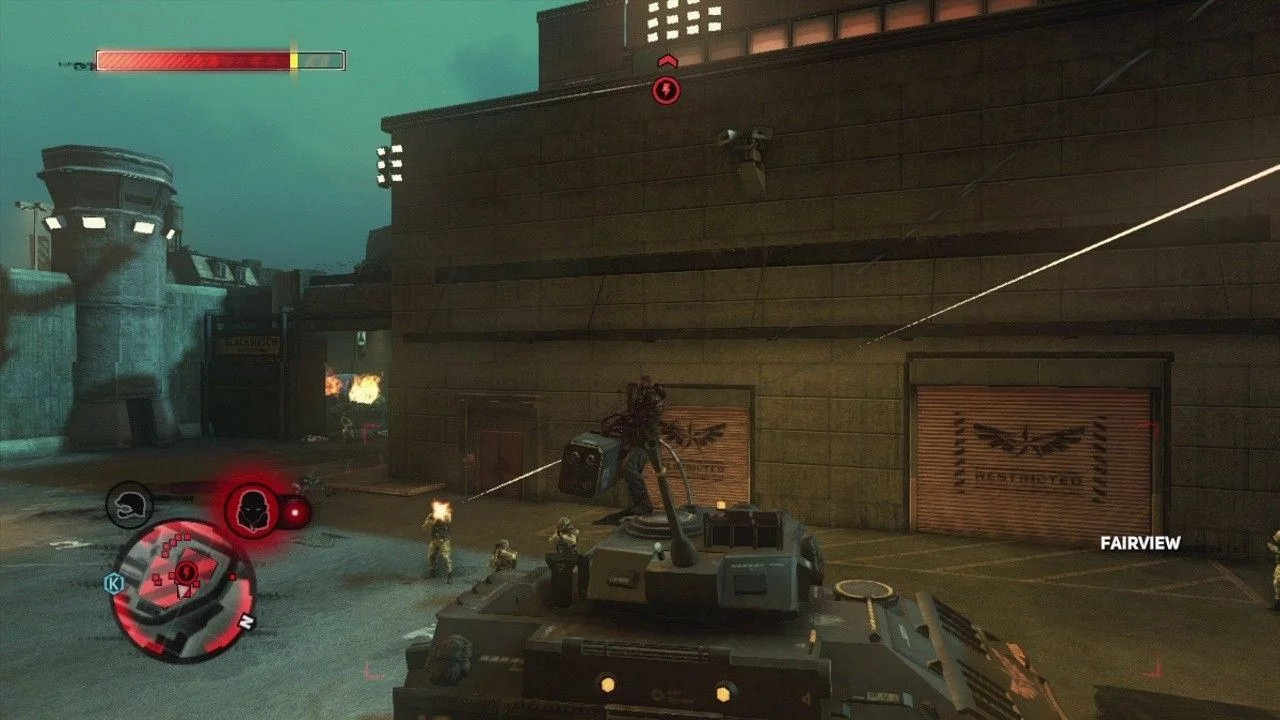The width and height of the screenshot is (1280, 720).
Task: Select the red lightning objective marker
Action: [x=666, y=92]
